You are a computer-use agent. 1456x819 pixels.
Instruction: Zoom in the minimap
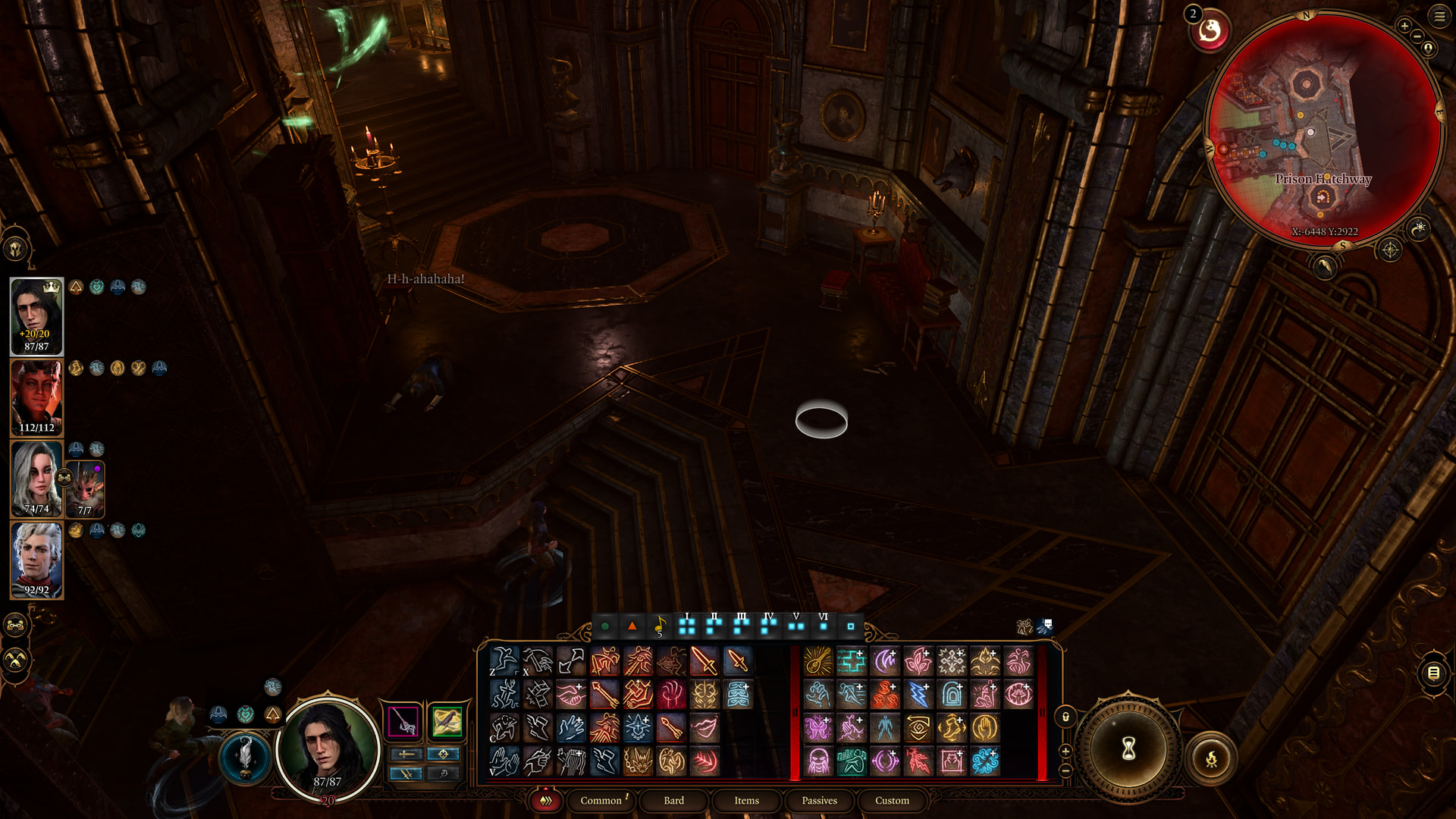(x=1404, y=26)
